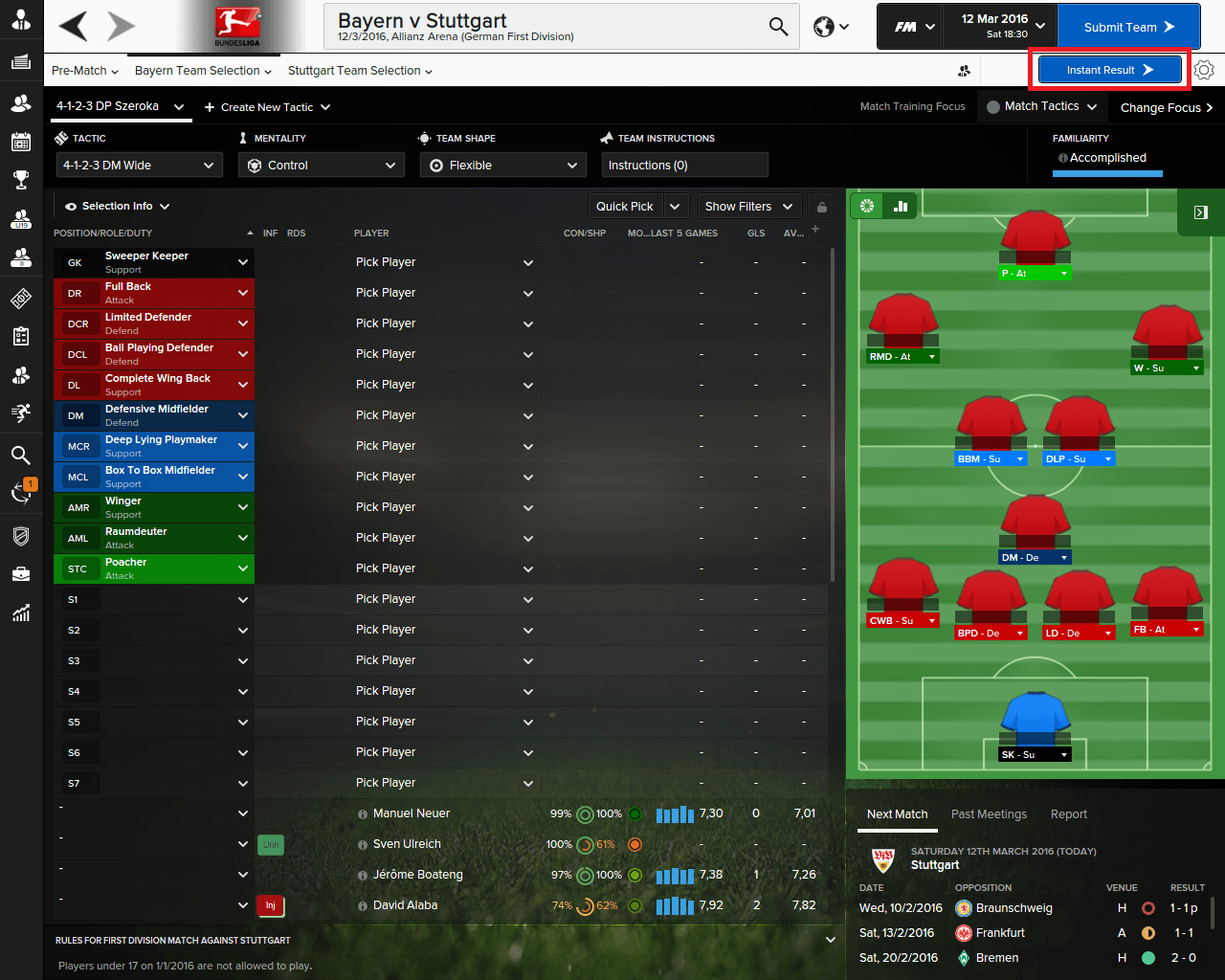1225x980 pixels.
Task: Click the Submit Team button
Action: click(1128, 26)
